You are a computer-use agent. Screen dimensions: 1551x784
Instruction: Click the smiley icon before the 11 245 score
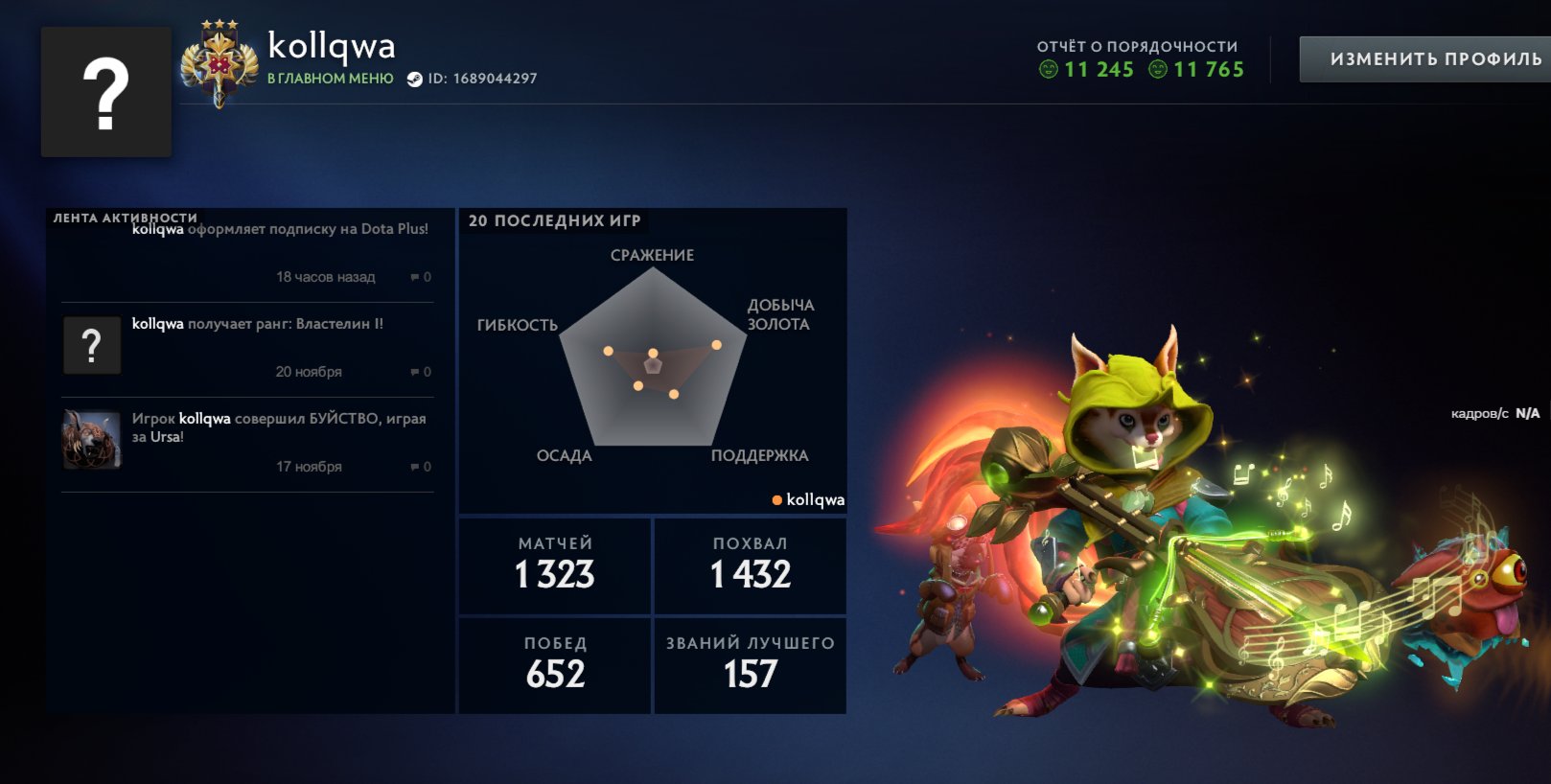pos(1051,69)
